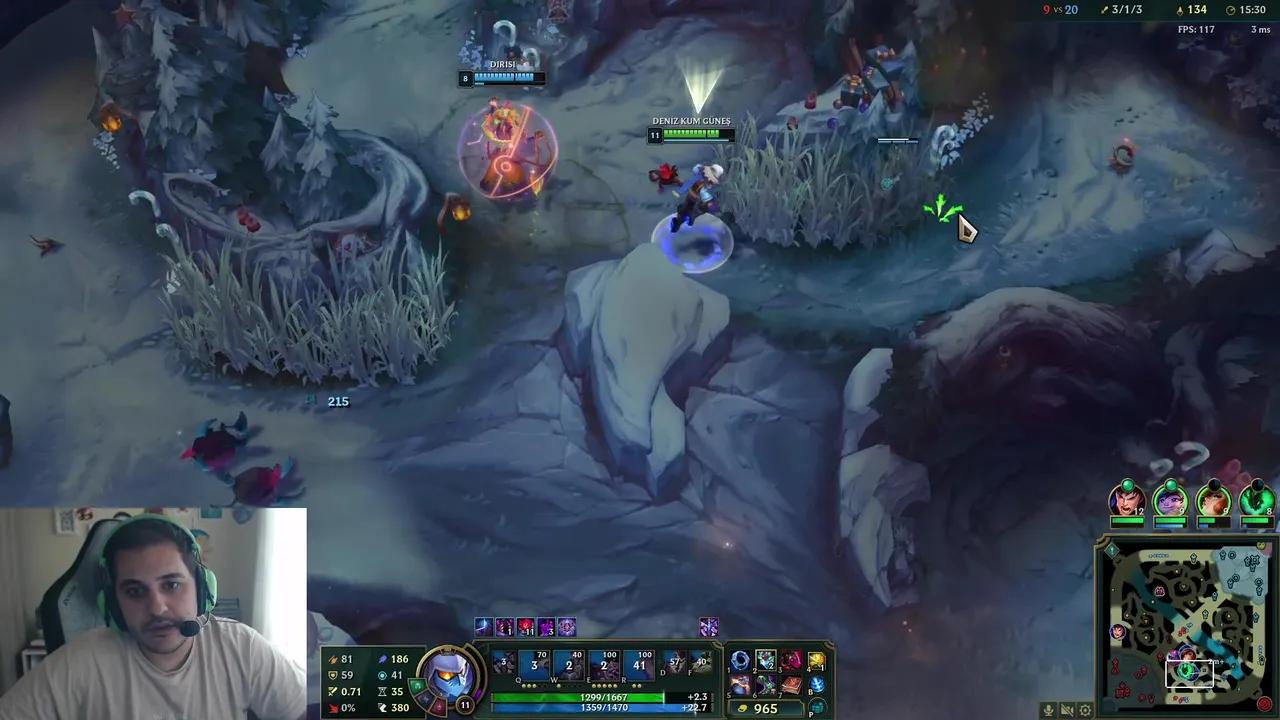Open the shop by clicking the 965 gold counter

[x=765, y=708]
